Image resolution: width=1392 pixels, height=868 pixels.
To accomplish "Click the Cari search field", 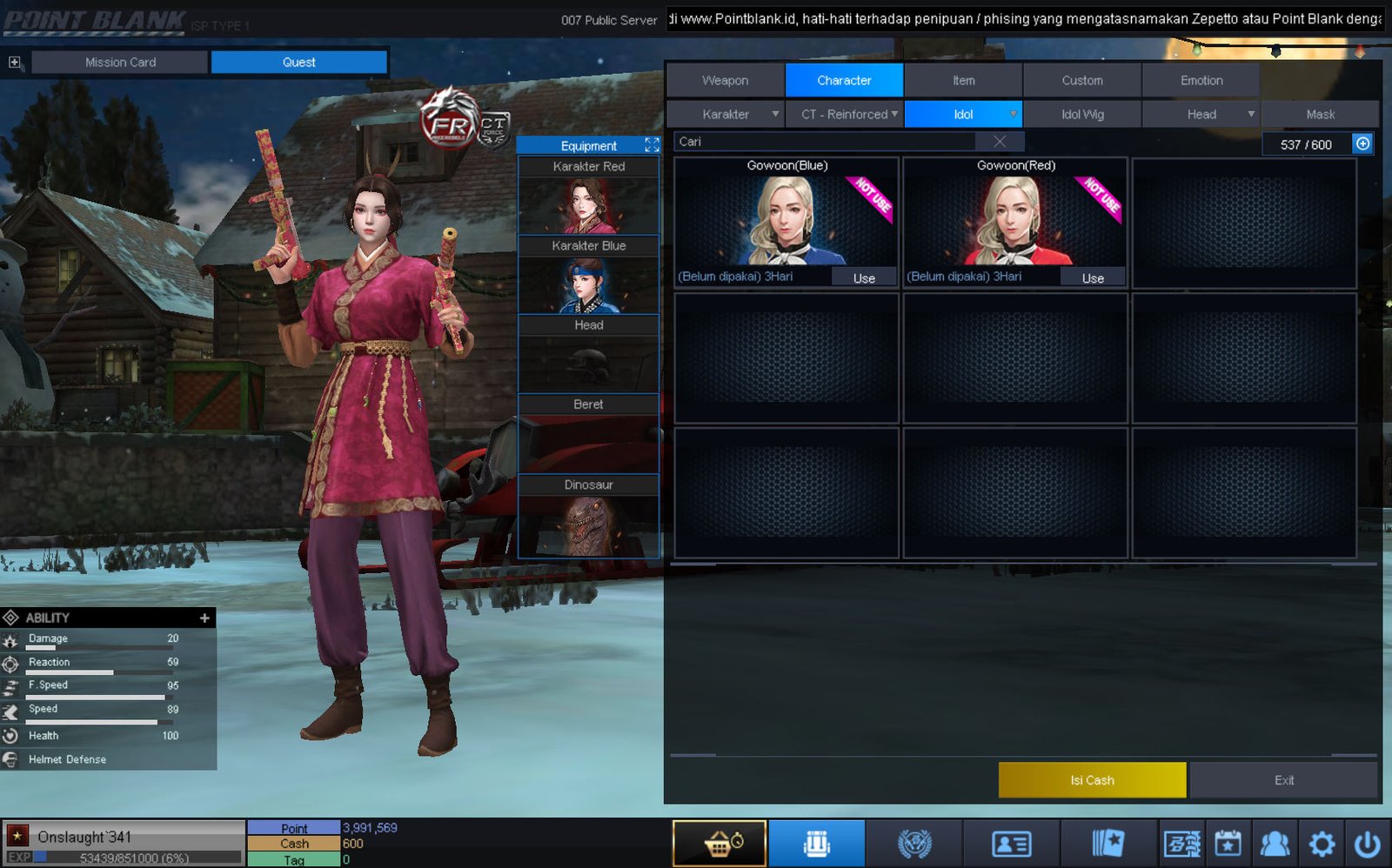I will coord(826,142).
